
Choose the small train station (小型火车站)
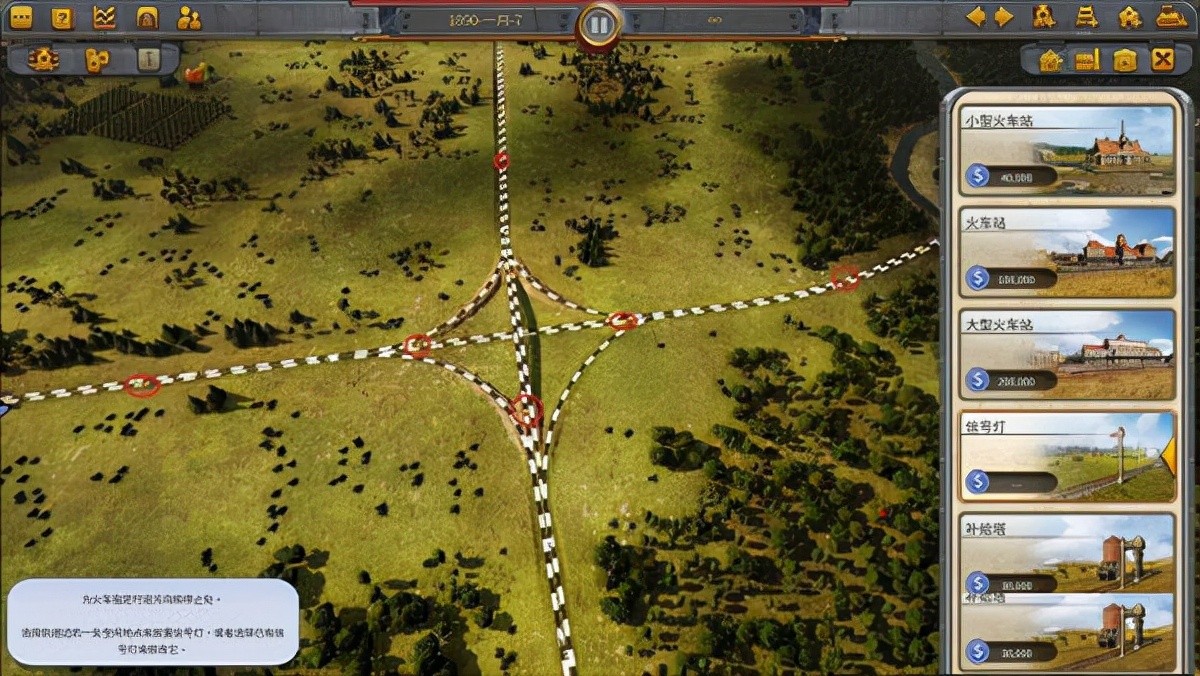(1066, 150)
